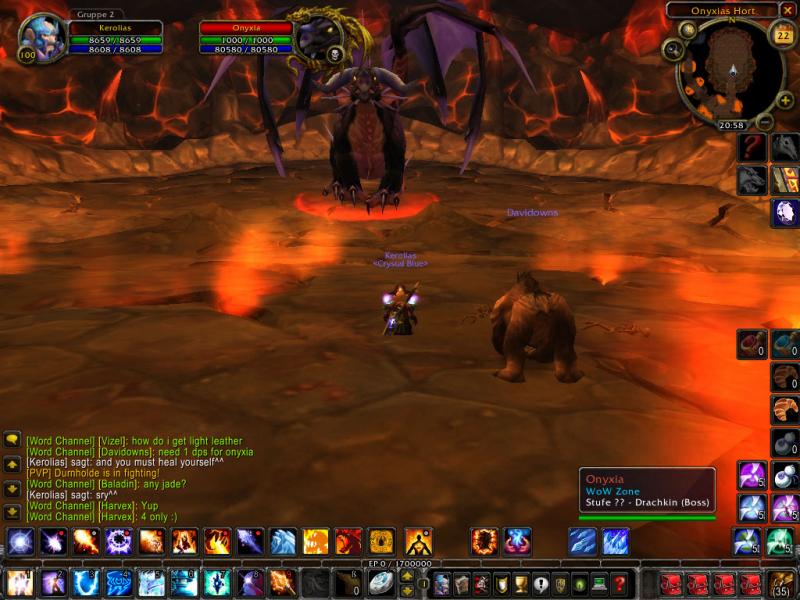Open the character info micro button
800x600 pixels.
coord(443,584)
